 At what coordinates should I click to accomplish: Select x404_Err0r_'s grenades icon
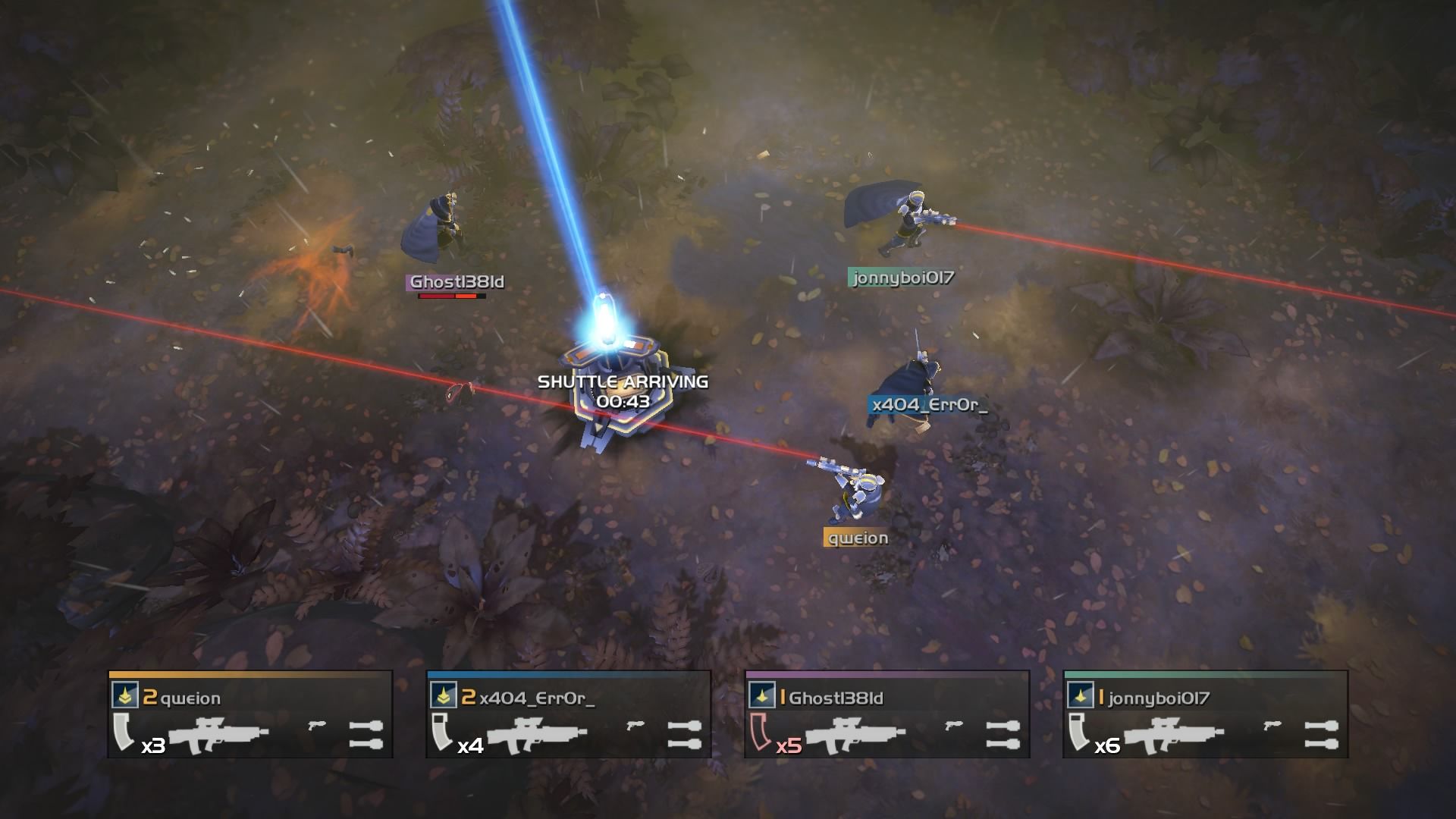point(684,734)
